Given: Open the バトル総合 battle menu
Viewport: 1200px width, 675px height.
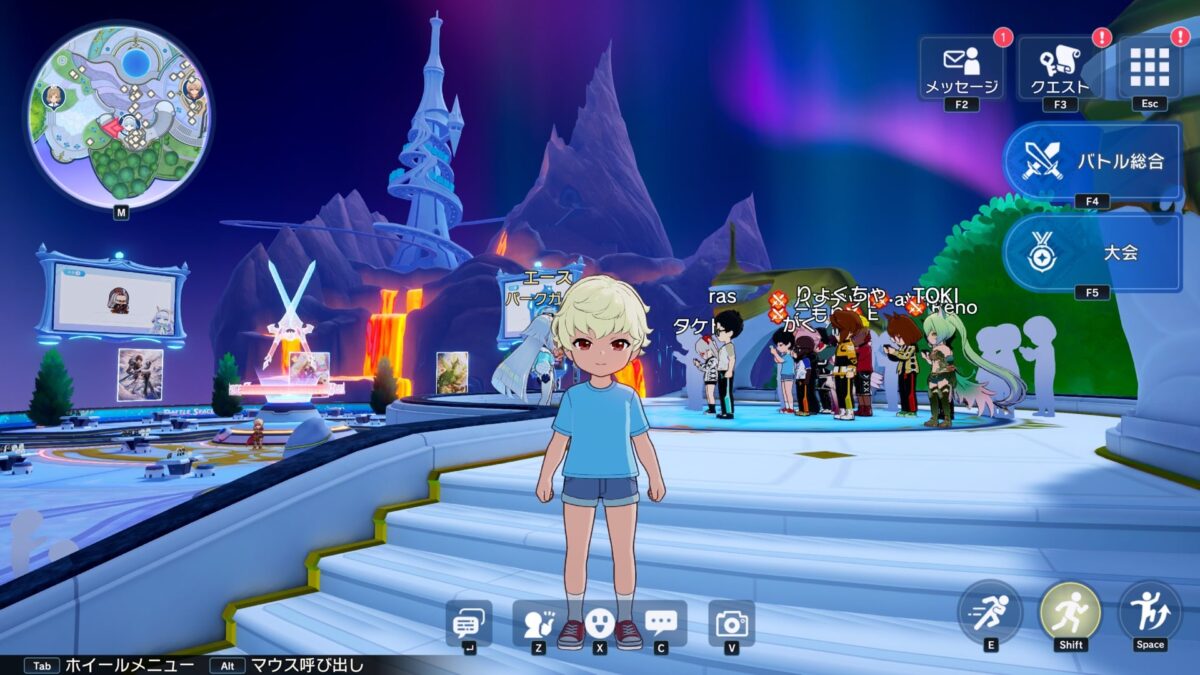Looking at the screenshot, I should tap(1092, 161).
